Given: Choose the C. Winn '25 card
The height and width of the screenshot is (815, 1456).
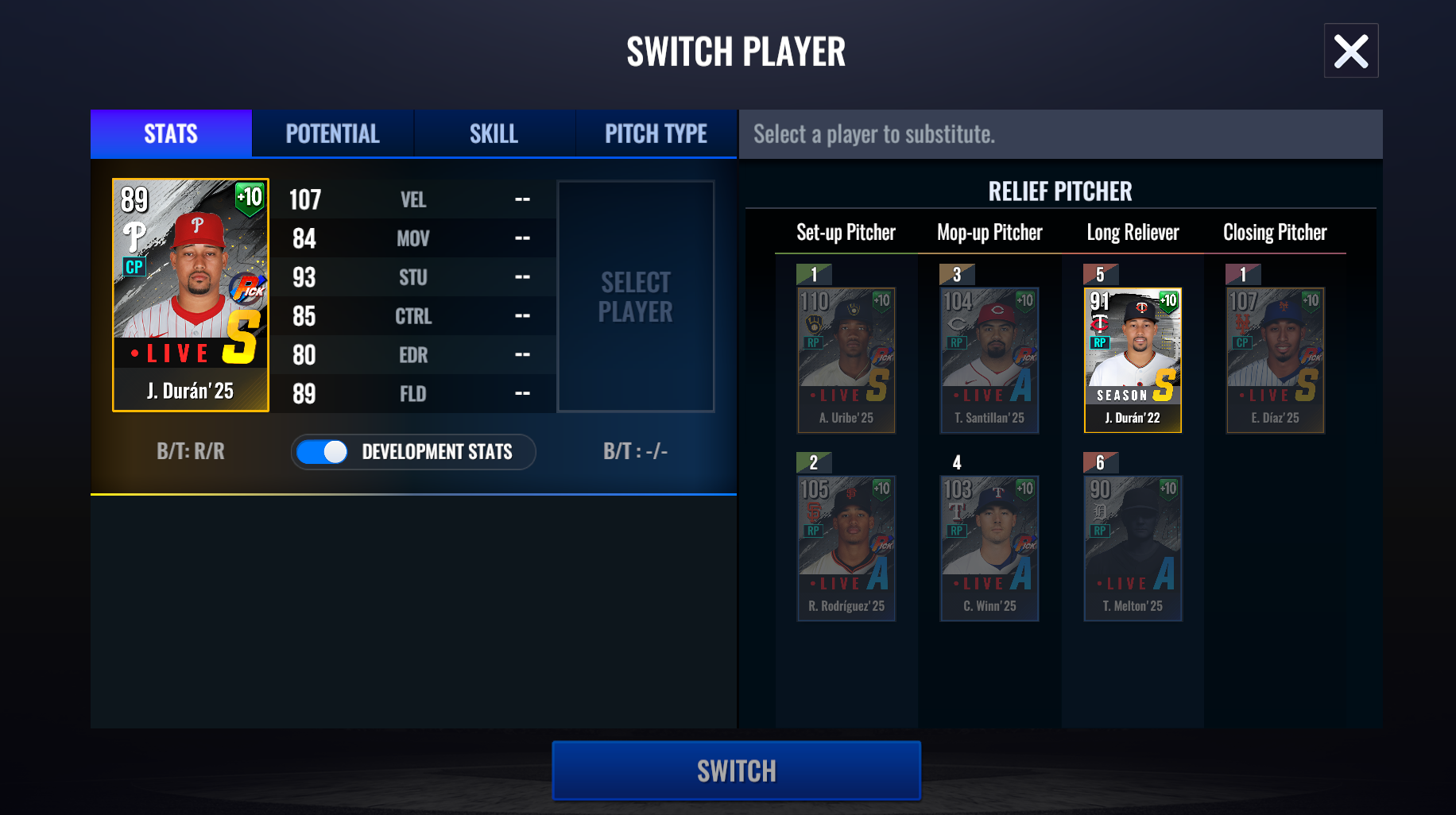Looking at the screenshot, I should pyautogui.click(x=989, y=548).
